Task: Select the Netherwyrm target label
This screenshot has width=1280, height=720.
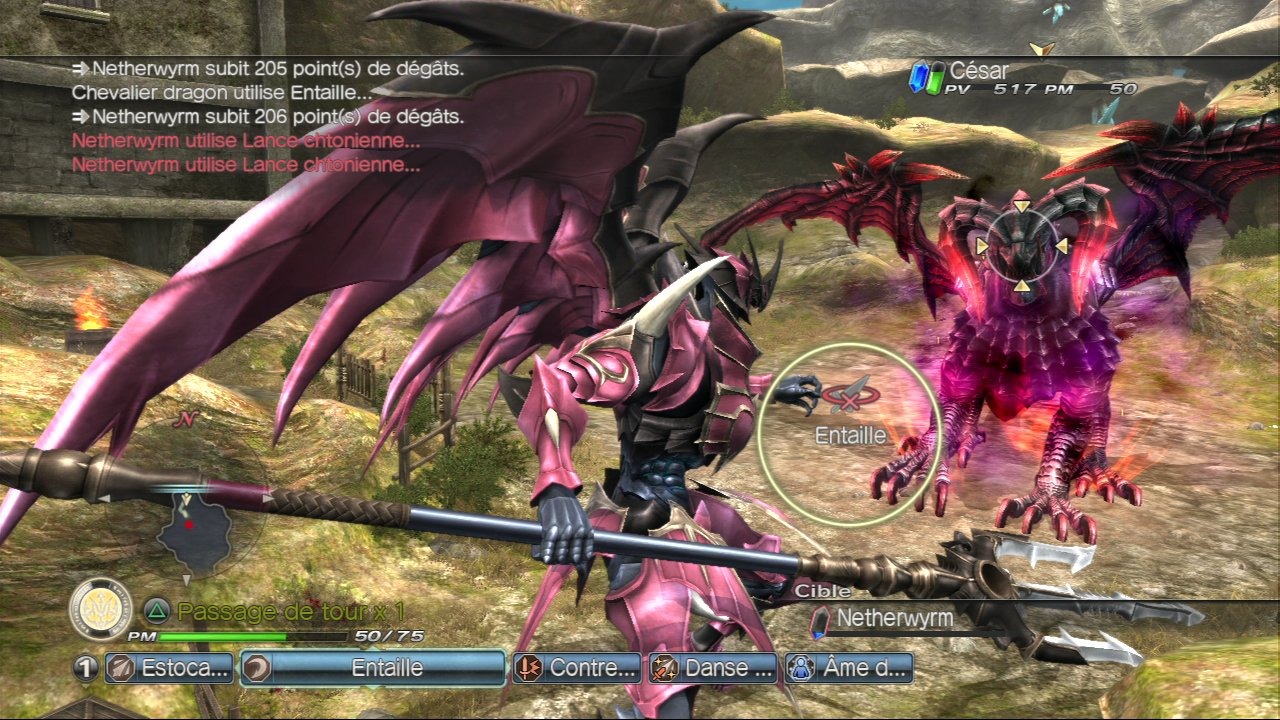Action: tap(894, 619)
